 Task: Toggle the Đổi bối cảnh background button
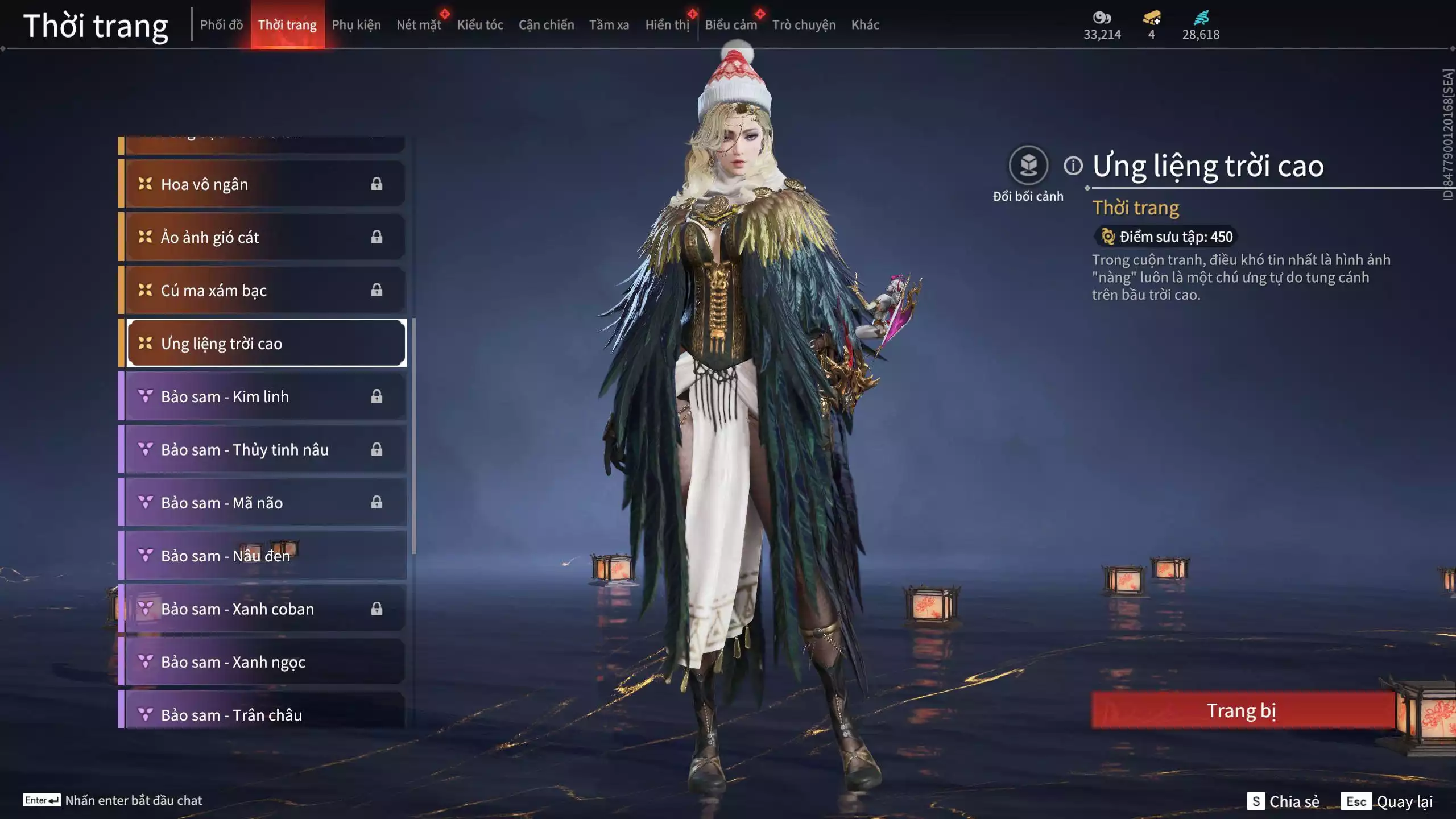[1028, 166]
